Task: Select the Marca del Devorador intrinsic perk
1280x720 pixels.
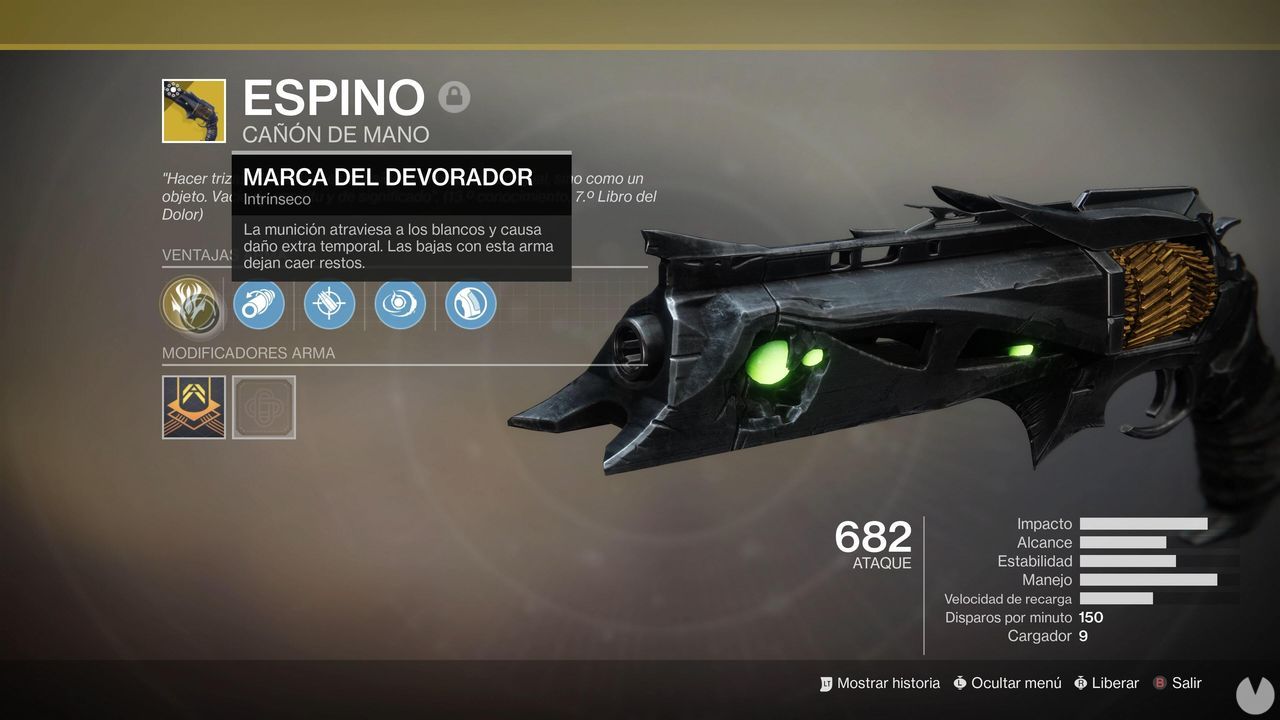Action: [x=193, y=304]
